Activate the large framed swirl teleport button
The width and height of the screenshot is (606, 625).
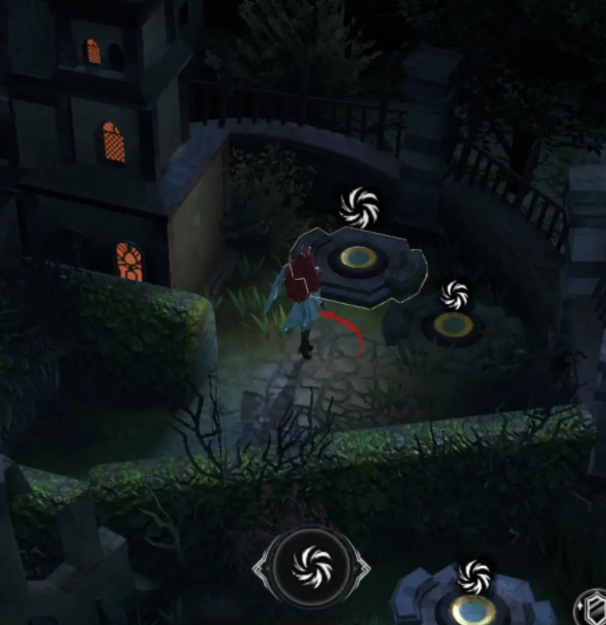(311, 567)
